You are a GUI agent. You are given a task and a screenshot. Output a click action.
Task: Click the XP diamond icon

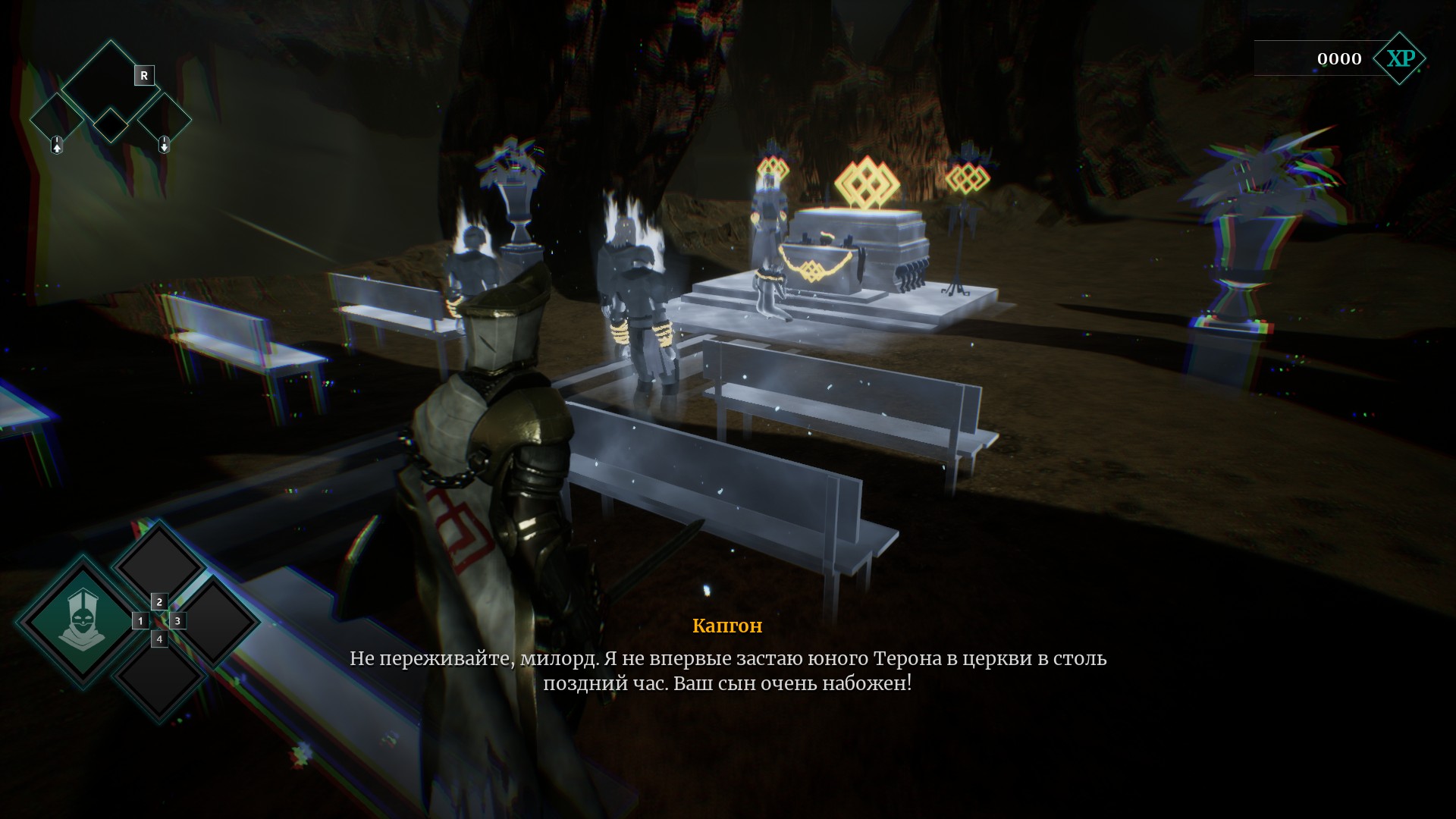point(1400,58)
